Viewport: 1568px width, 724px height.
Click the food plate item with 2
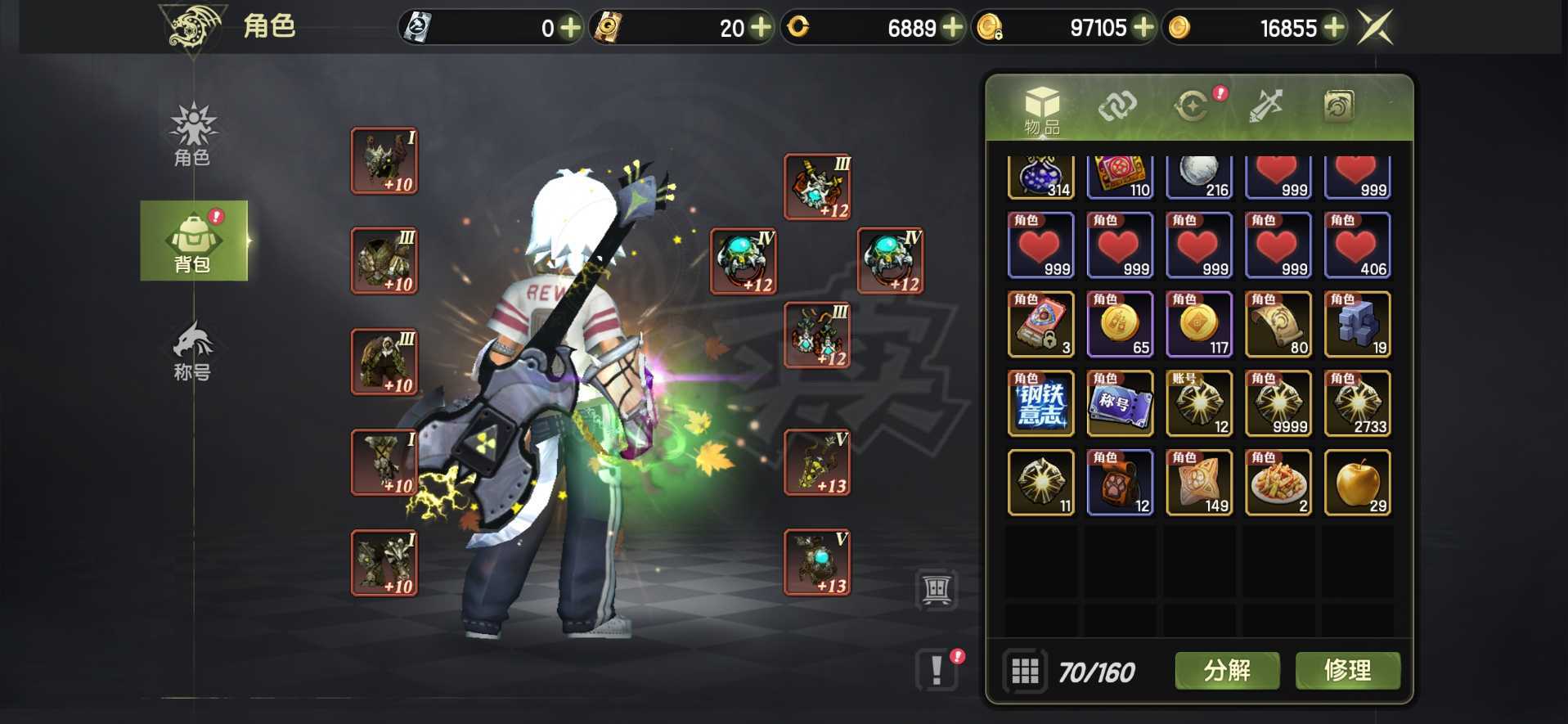tap(1278, 483)
